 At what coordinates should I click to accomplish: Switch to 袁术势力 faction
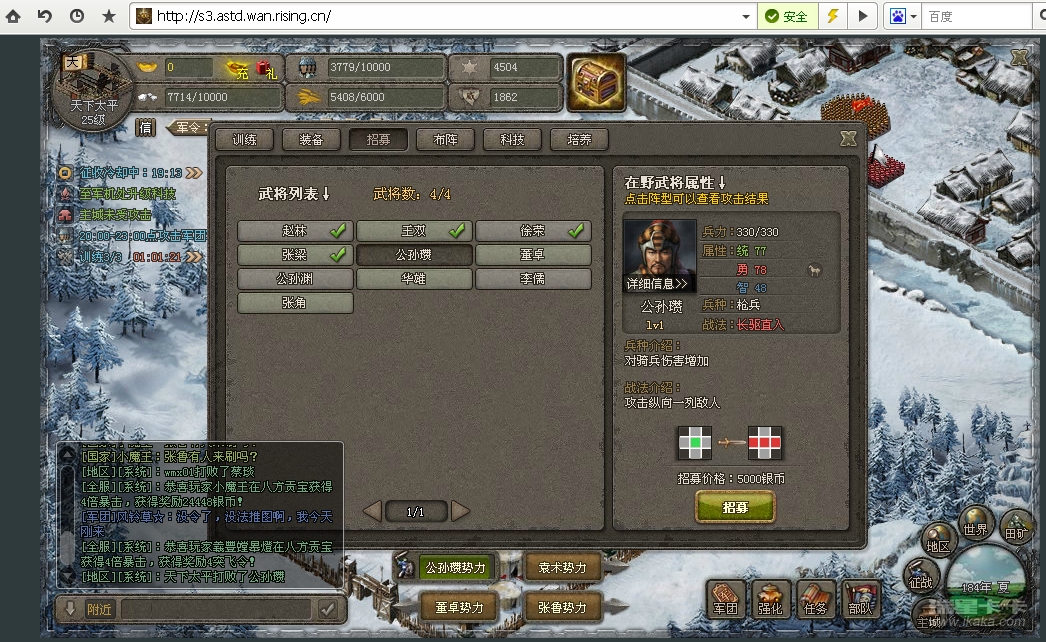[562, 568]
